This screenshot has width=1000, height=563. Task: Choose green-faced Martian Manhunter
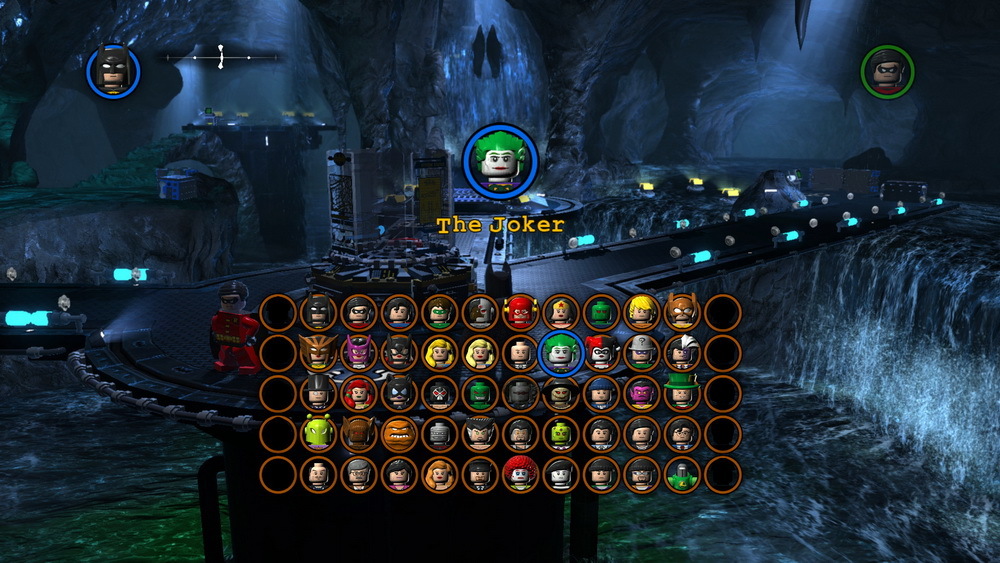pyautogui.click(x=601, y=312)
